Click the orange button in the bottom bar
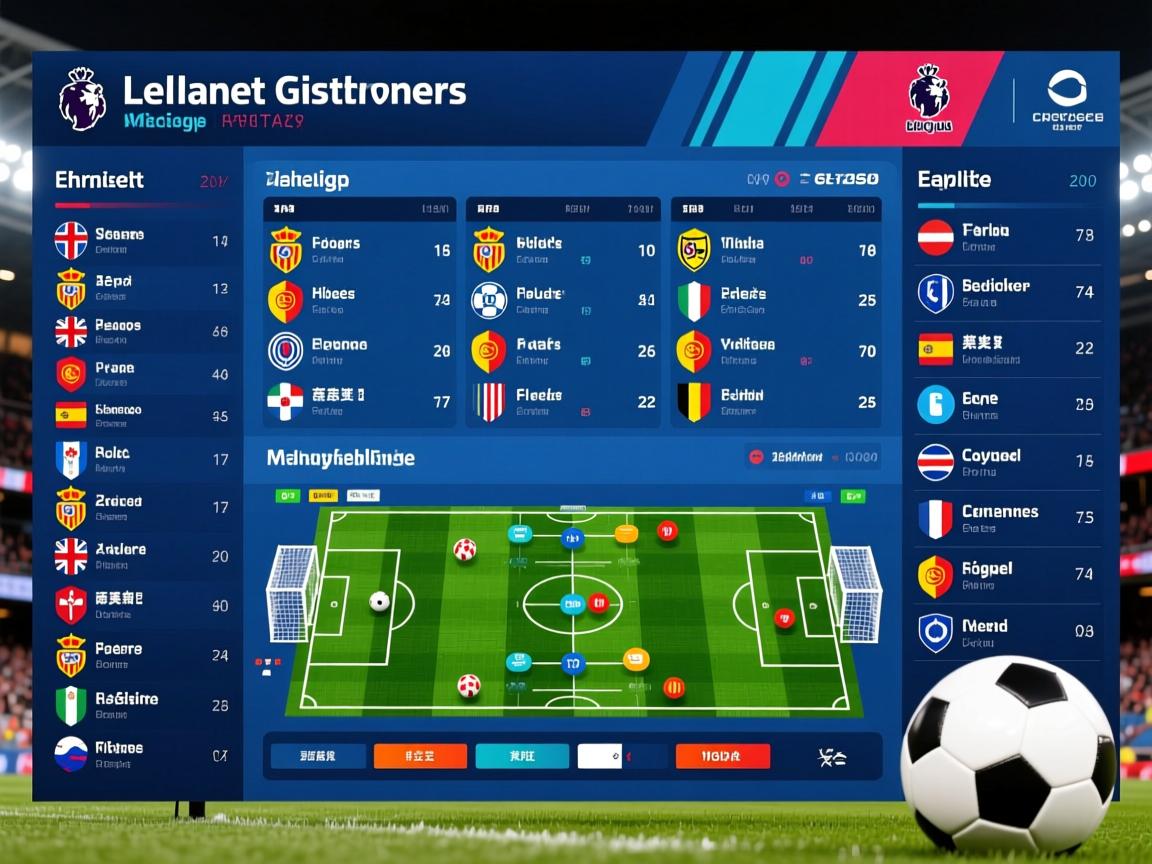The width and height of the screenshot is (1152, 864). pyautogui.click(x=420, y=756)
